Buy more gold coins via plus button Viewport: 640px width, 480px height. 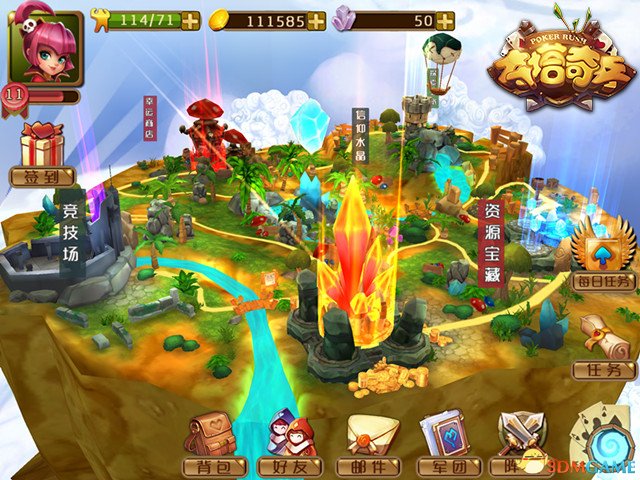coord(316,20)
